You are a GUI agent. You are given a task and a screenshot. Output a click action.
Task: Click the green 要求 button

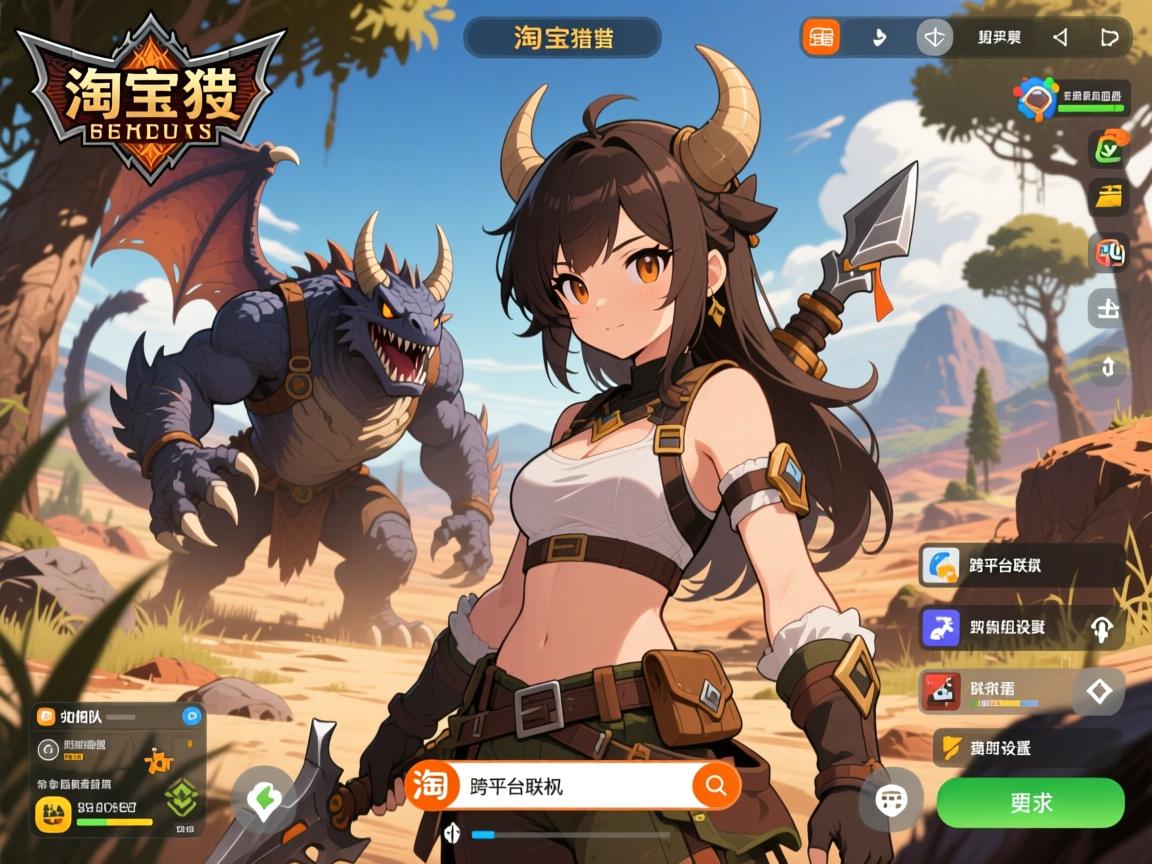click(1030, 802)
